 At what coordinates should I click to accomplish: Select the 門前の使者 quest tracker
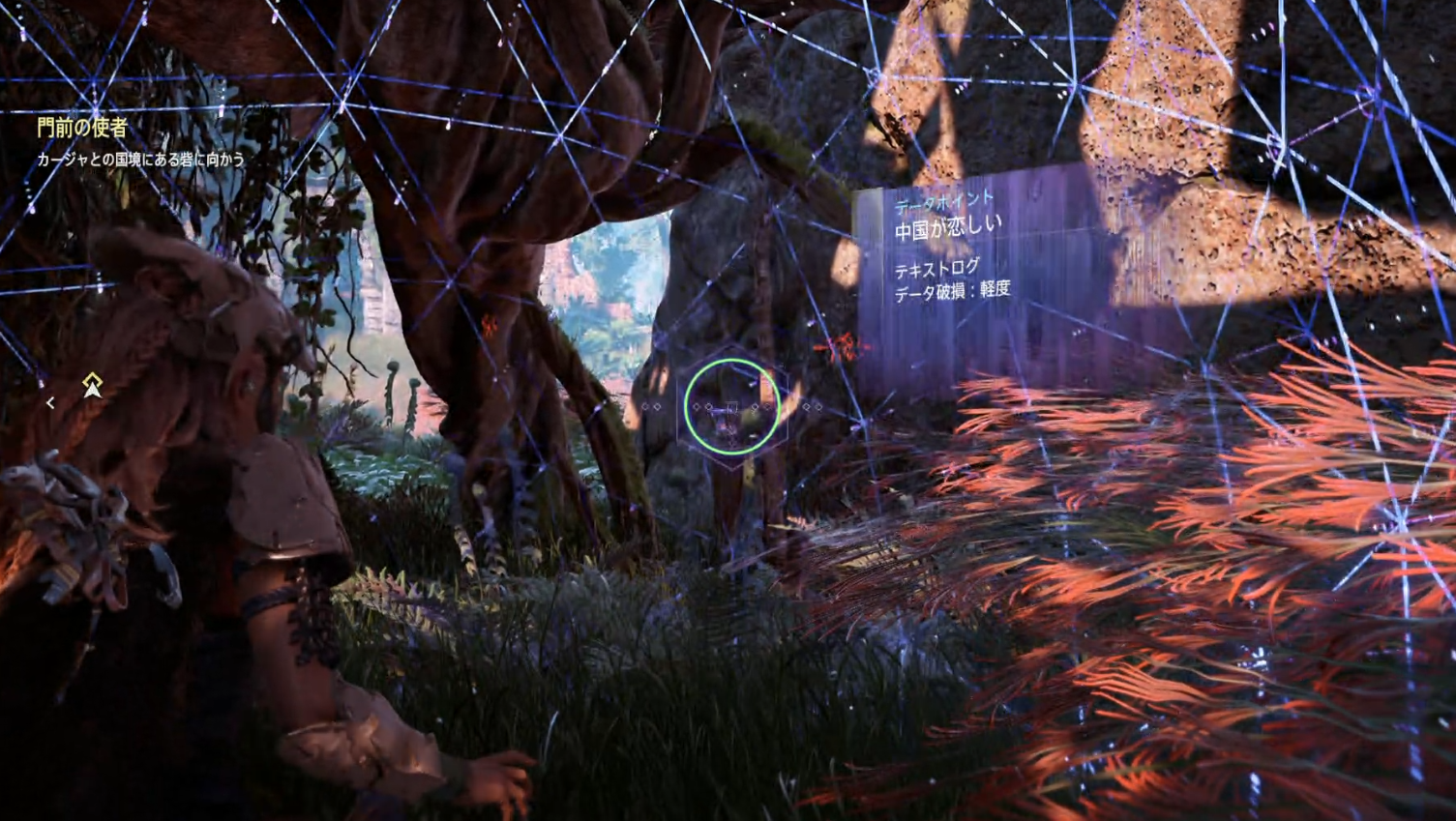click(83, 128)
